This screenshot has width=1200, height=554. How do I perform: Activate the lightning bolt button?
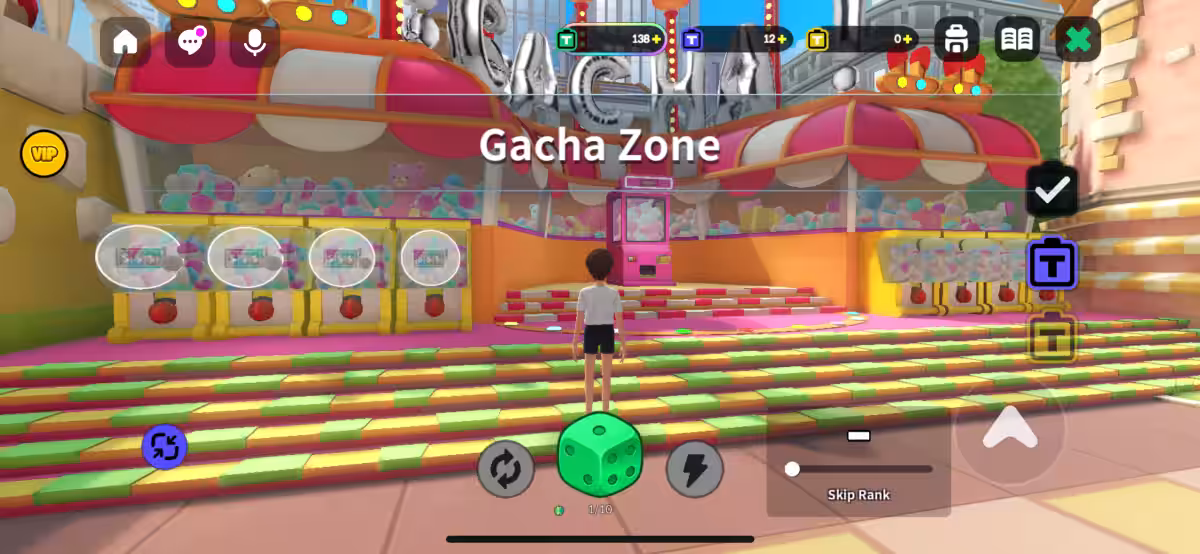click(x=694, y=469)
